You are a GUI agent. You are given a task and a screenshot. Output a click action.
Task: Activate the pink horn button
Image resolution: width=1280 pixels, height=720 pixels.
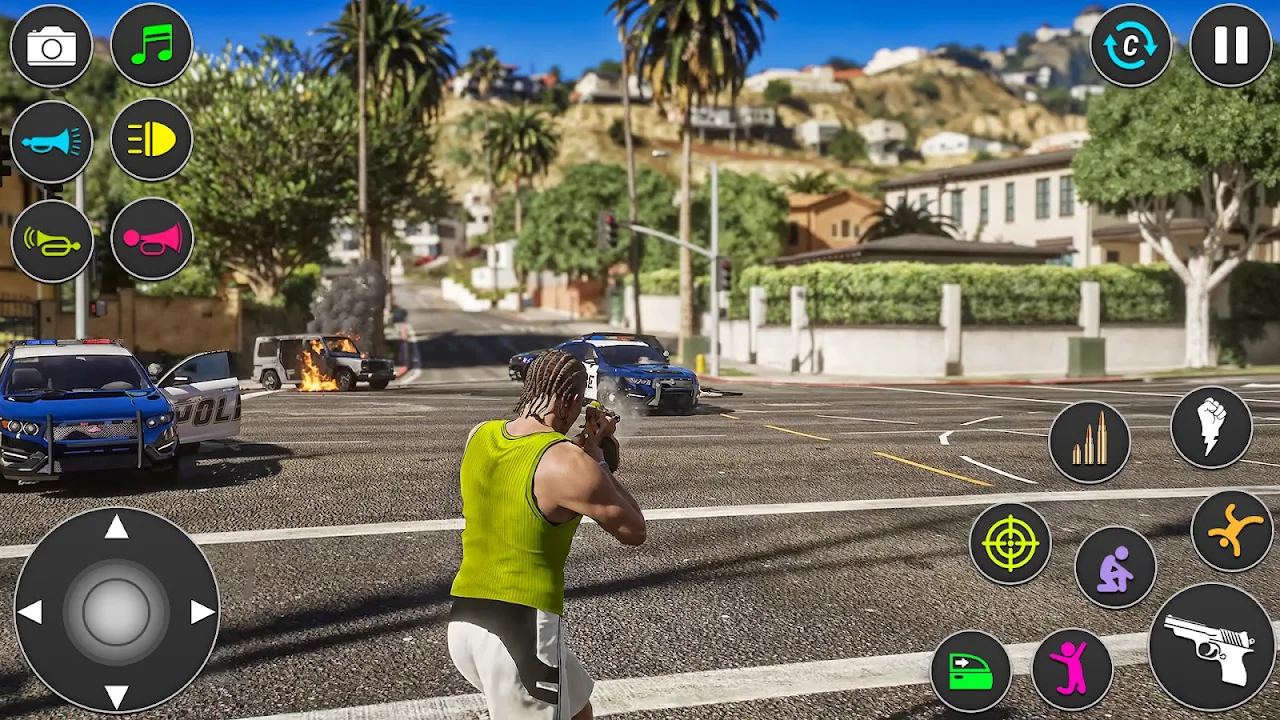click(151, 239)
